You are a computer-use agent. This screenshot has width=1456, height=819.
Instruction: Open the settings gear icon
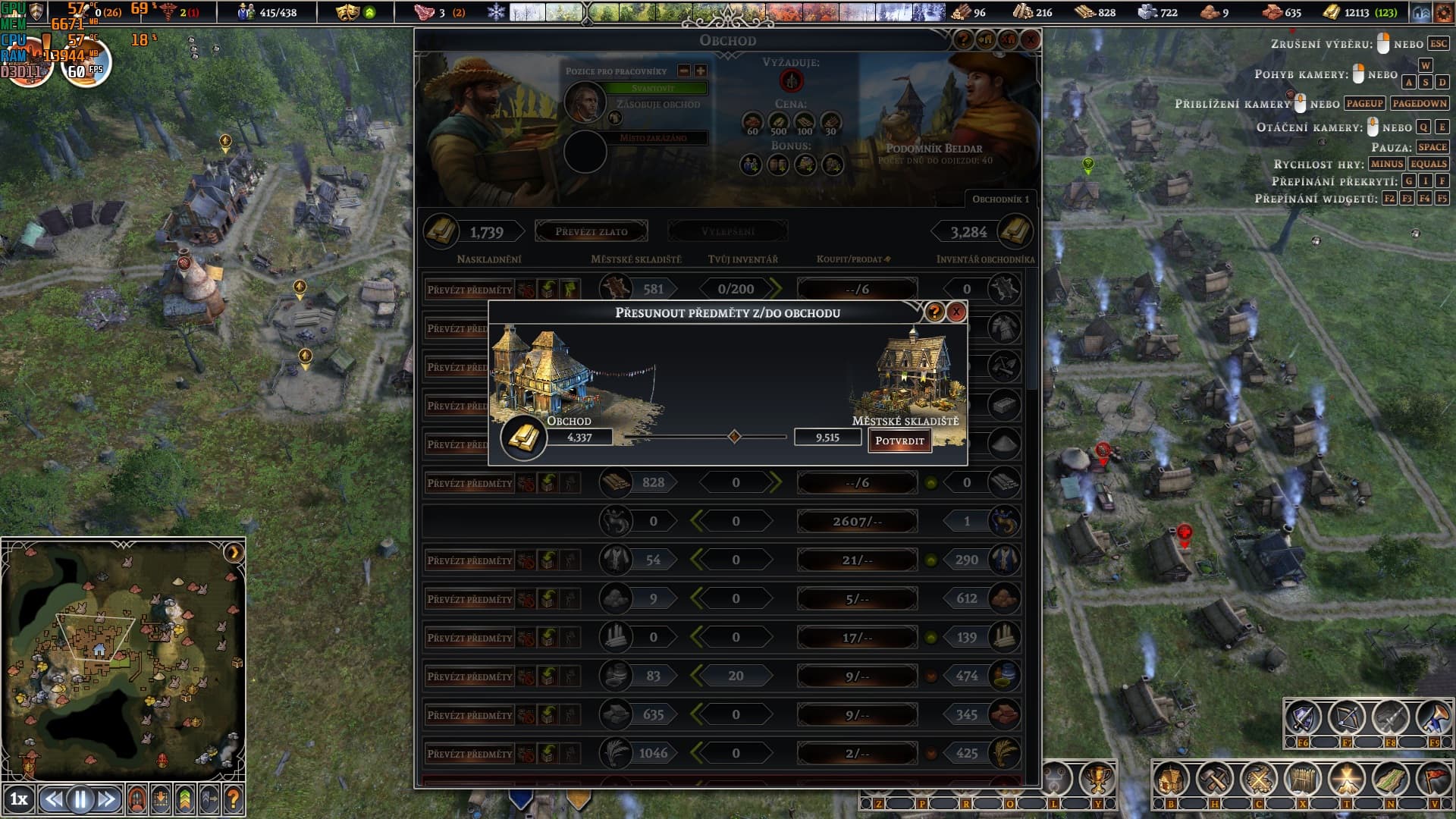click(x=1442, y=13)
